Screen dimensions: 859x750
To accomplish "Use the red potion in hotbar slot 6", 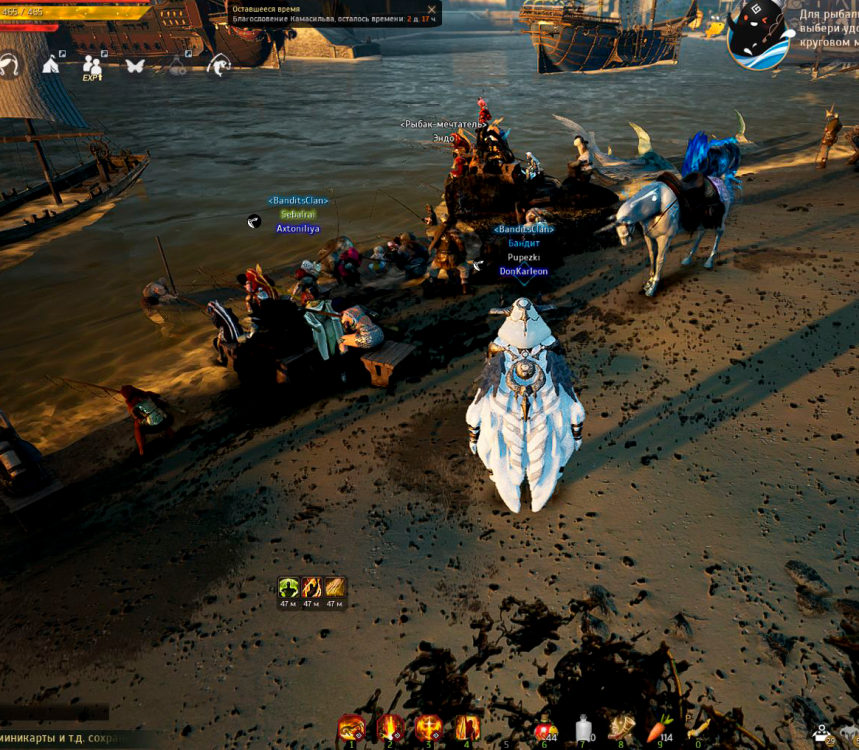I will (x=545, y=729).
